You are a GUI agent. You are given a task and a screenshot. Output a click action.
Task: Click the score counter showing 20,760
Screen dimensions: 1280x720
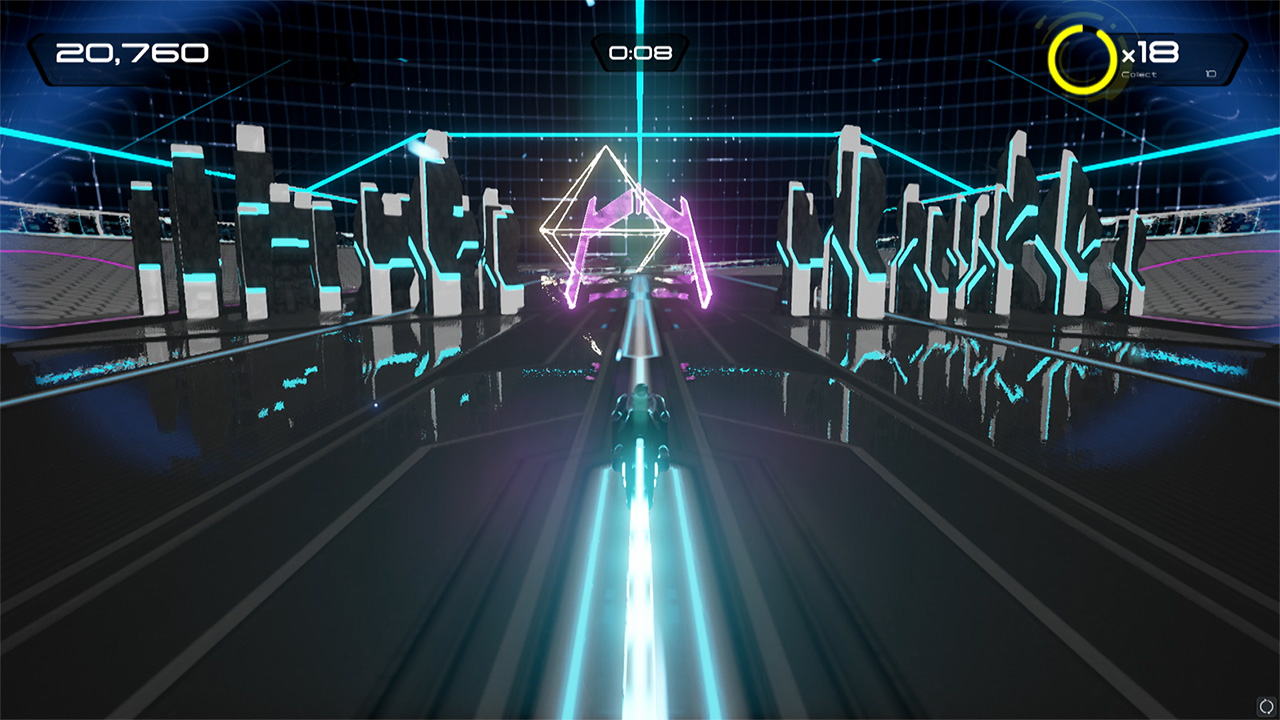(x=130, y=52)
